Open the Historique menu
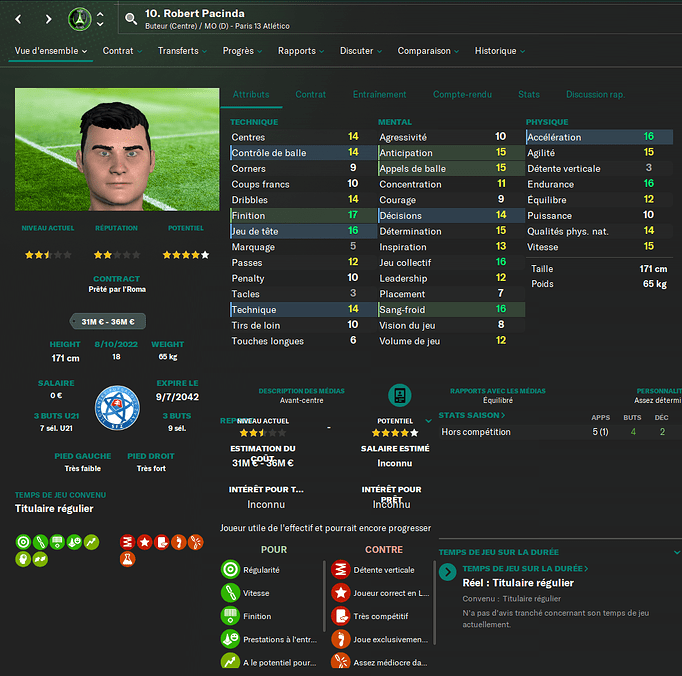Image resolution: width=682 pixels, height=676 pixels. 500,51
